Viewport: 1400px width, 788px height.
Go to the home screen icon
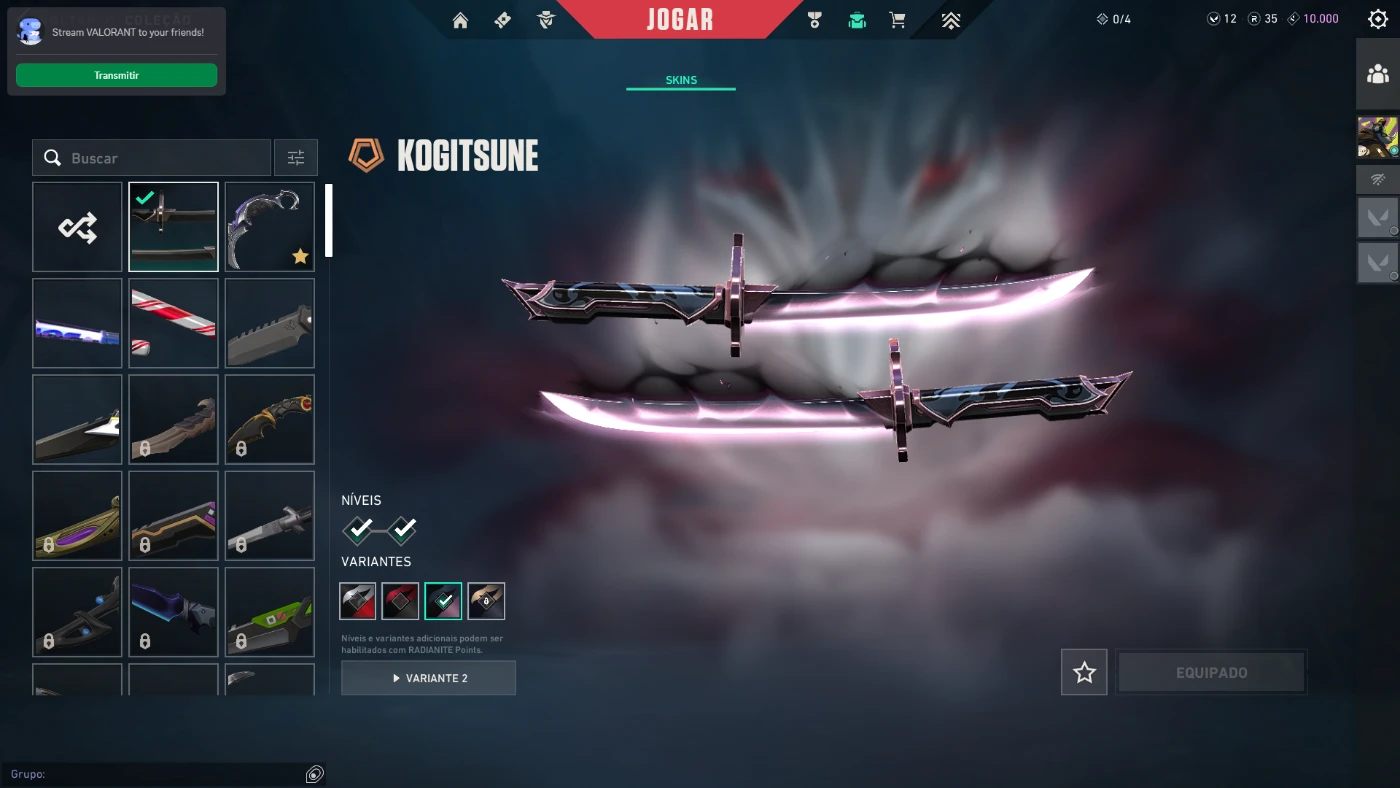[x=460, y=20]
